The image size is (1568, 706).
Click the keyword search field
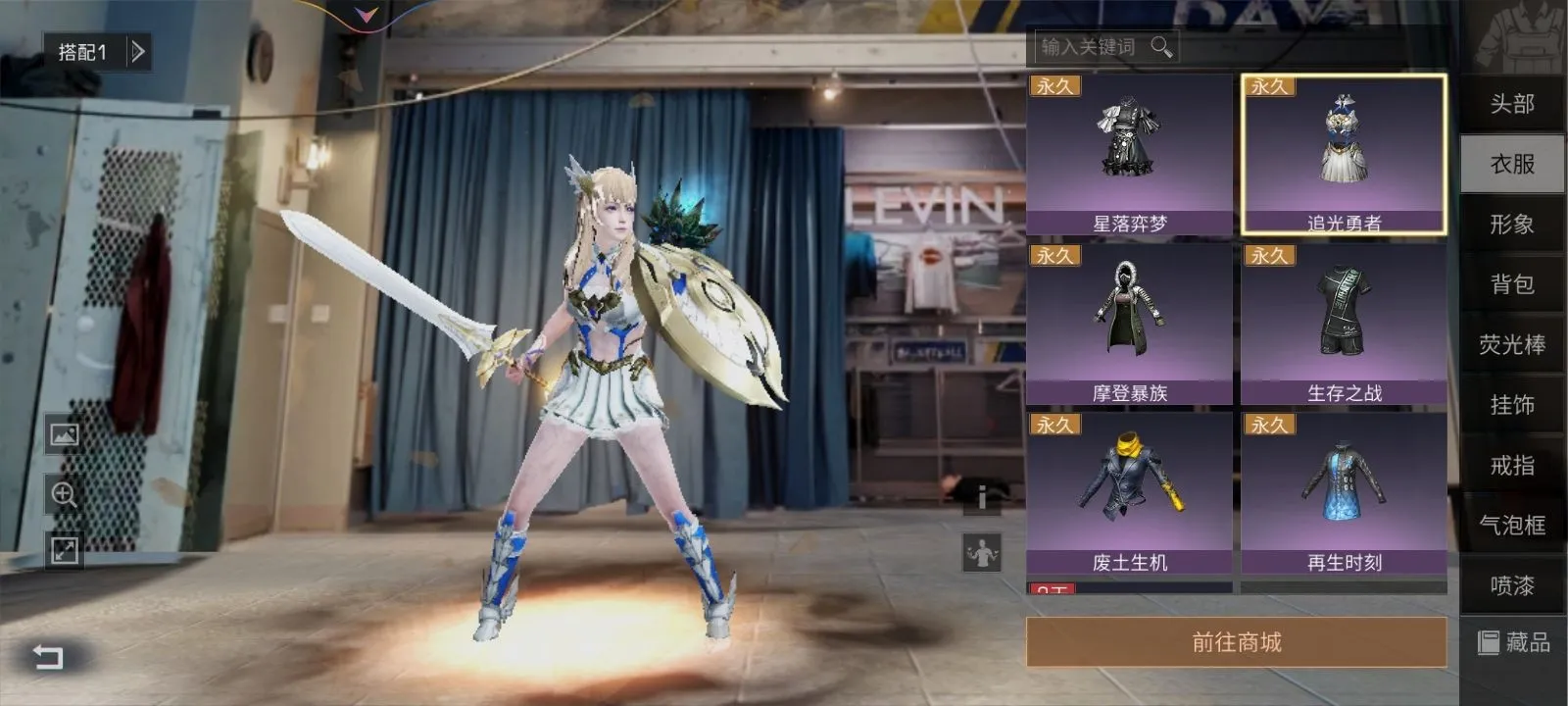(x=1090, y=47)
